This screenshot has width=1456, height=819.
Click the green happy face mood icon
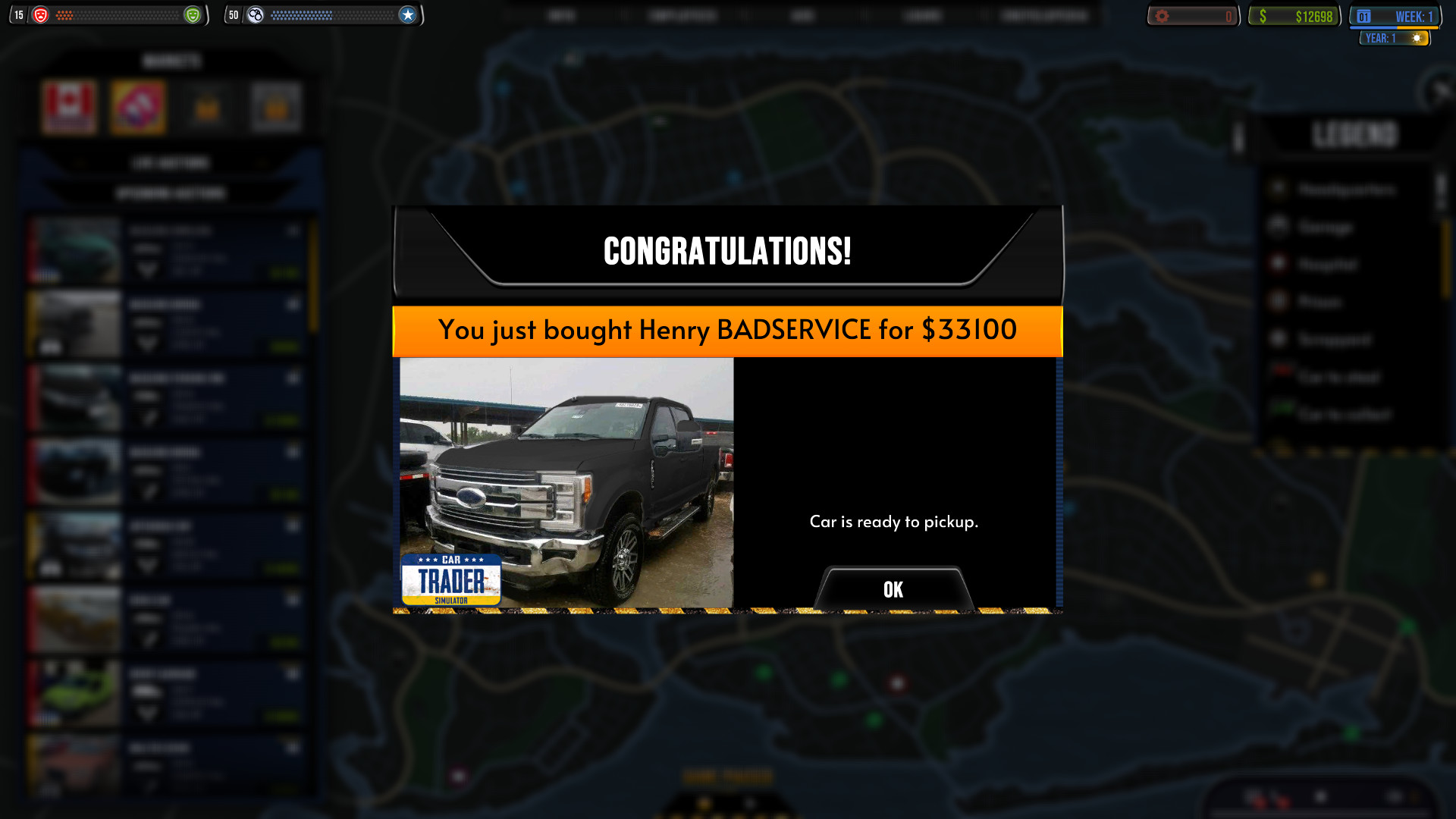coord(193,14)
